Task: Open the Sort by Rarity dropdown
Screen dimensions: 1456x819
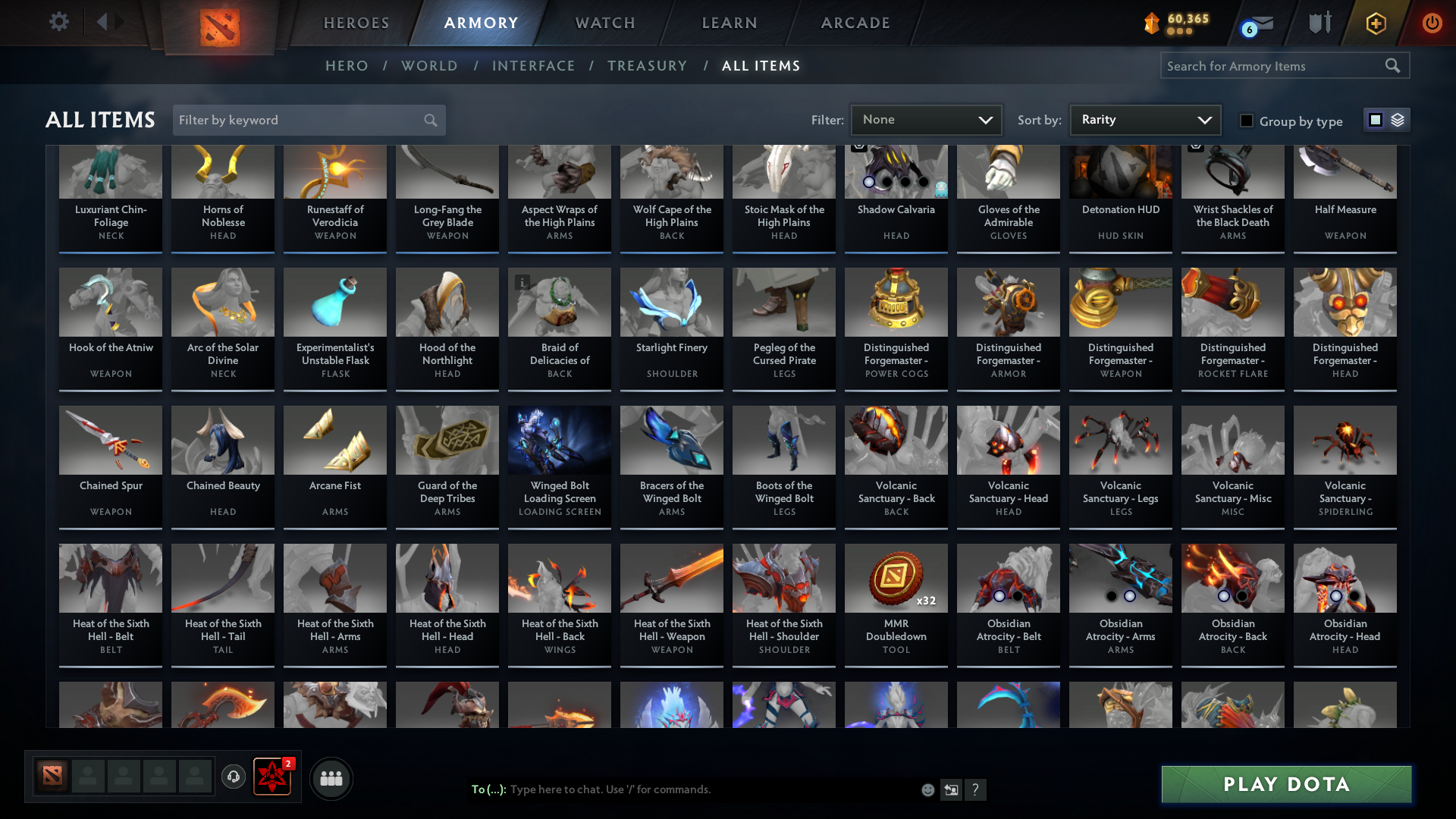Action: pos(1144,119)
